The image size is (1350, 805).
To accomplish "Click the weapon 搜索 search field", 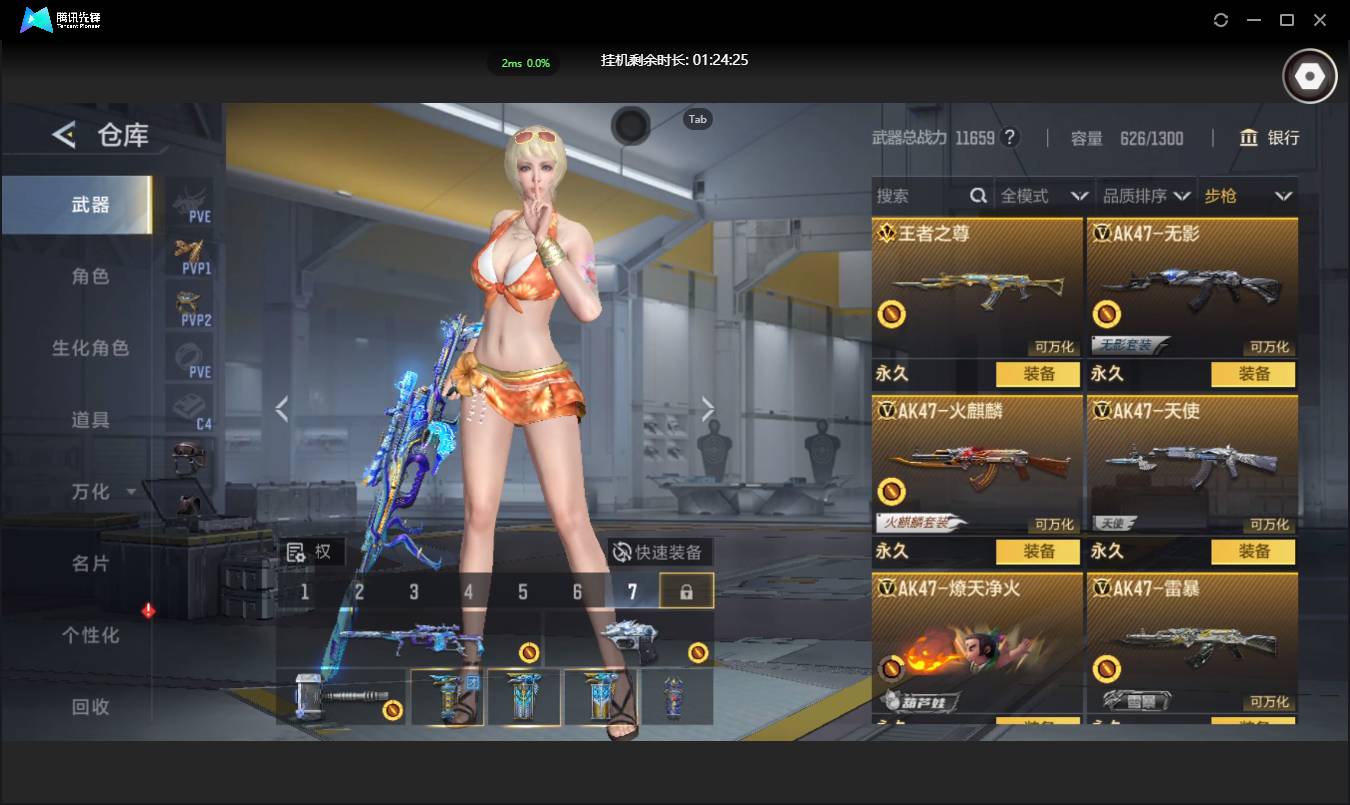I will pos(920,196).
